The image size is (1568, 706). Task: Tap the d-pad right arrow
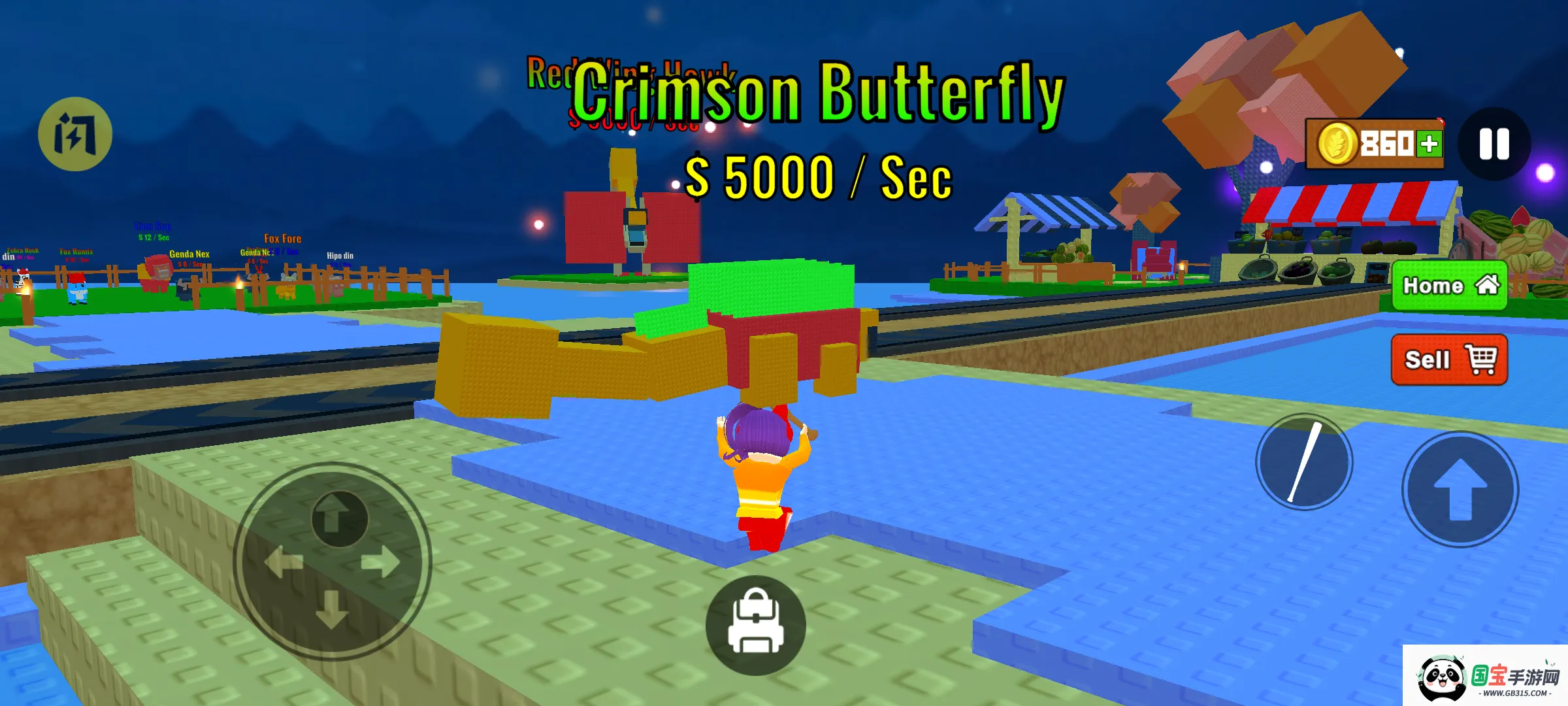[x=382, y=562]
